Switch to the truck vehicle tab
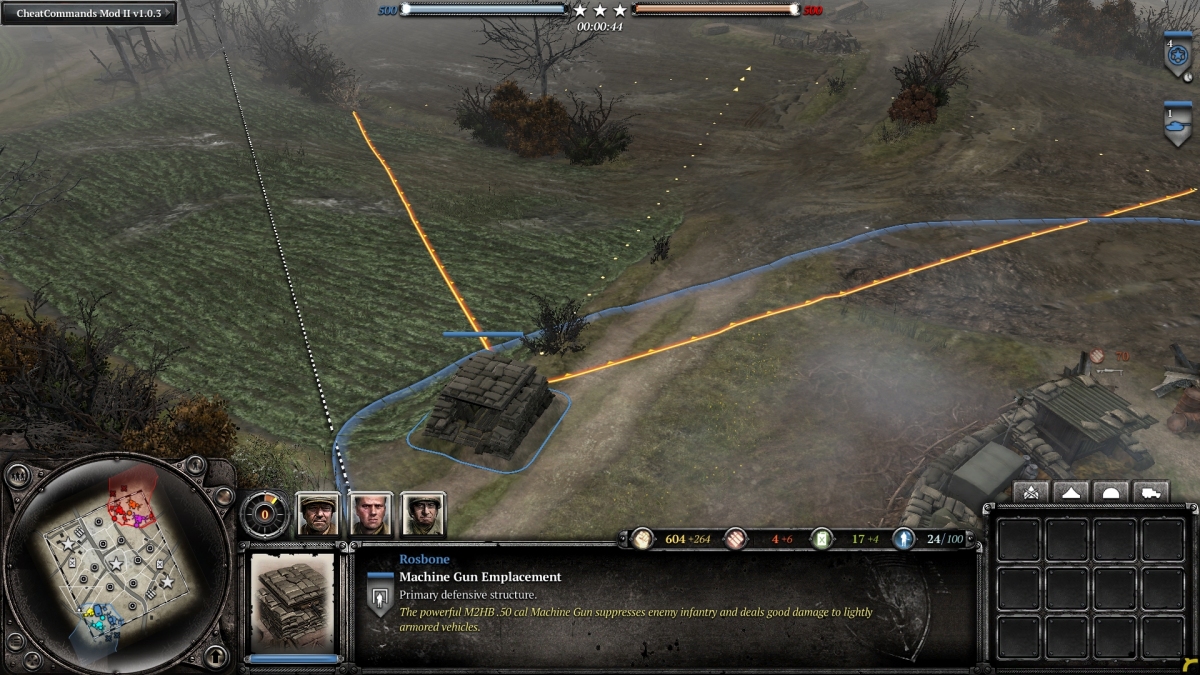 click(1151, 492)
